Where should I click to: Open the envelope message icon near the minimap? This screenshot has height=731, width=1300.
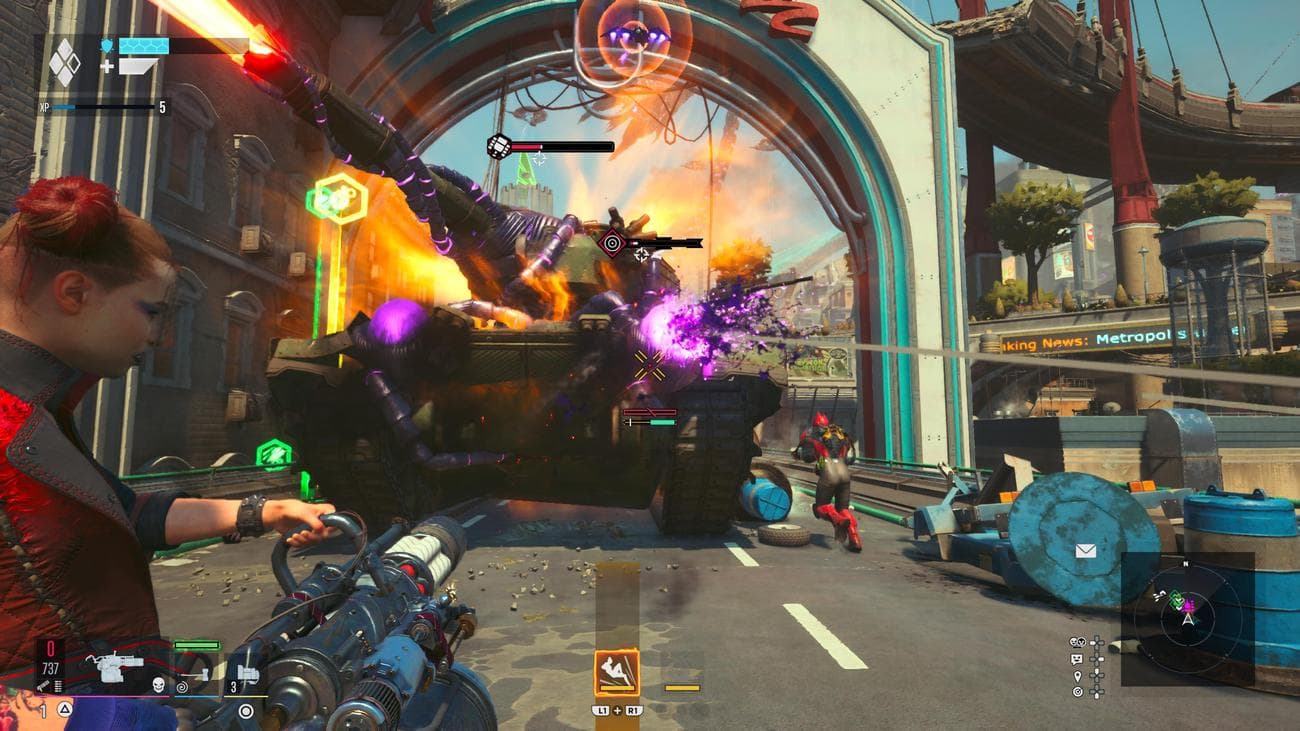pyautogui.click(x=1085, y=550)
